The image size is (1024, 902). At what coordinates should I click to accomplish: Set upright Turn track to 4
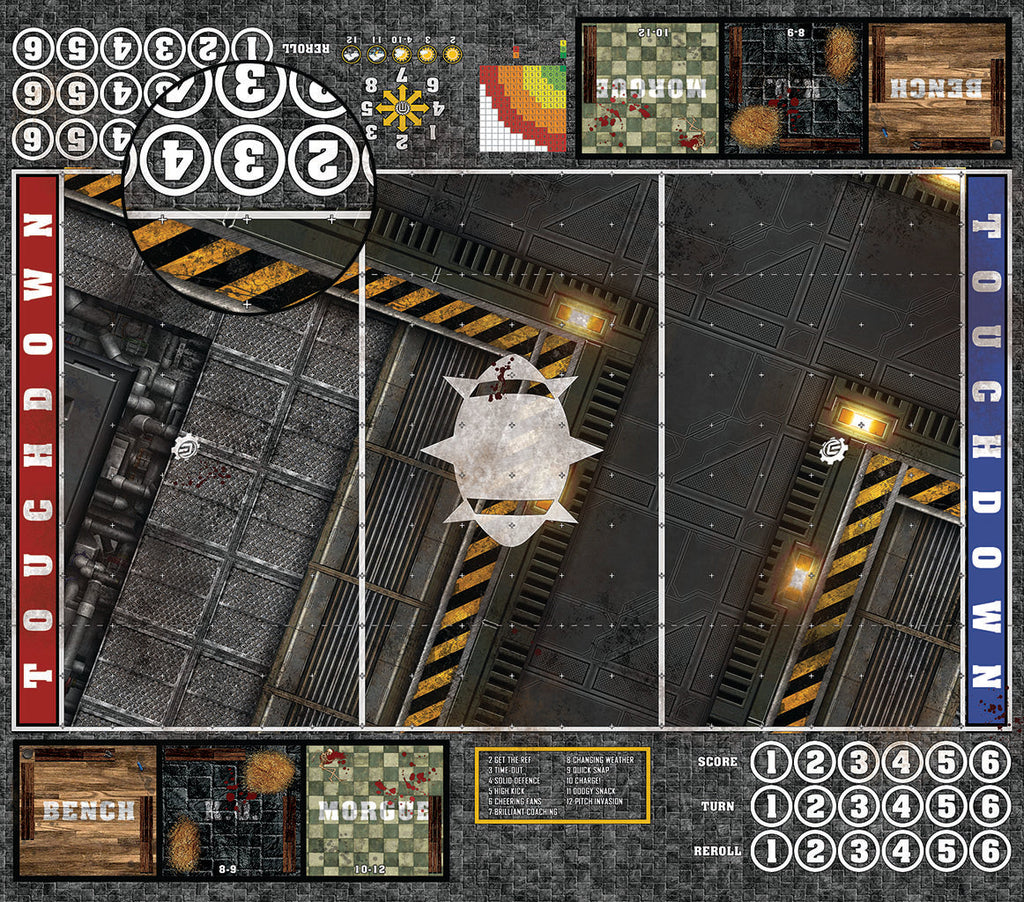tap(902, 807)
